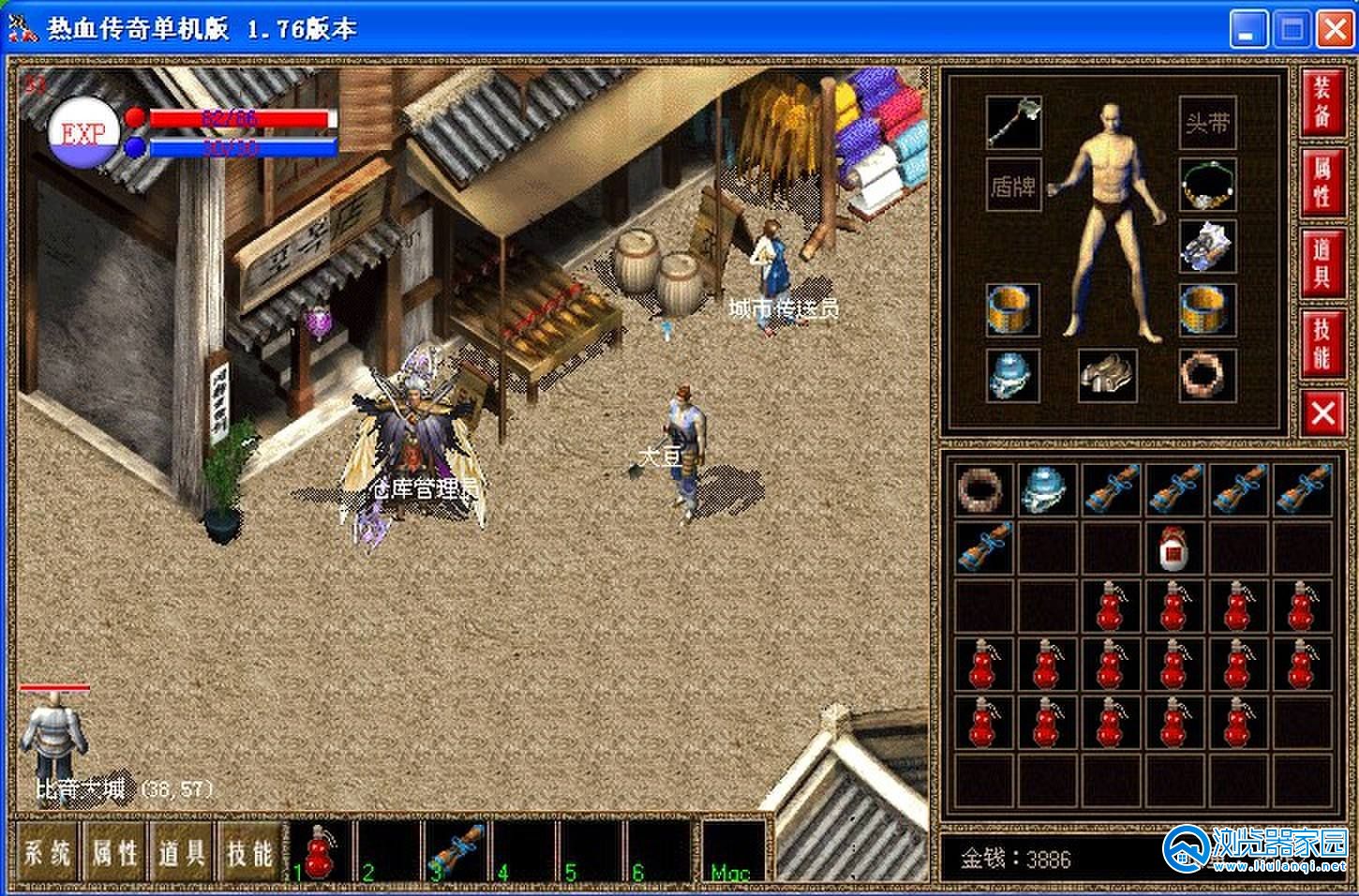Click the empty 头带 headband slot
Viewport: 1359px width, 896px height.
[1207, 123]
